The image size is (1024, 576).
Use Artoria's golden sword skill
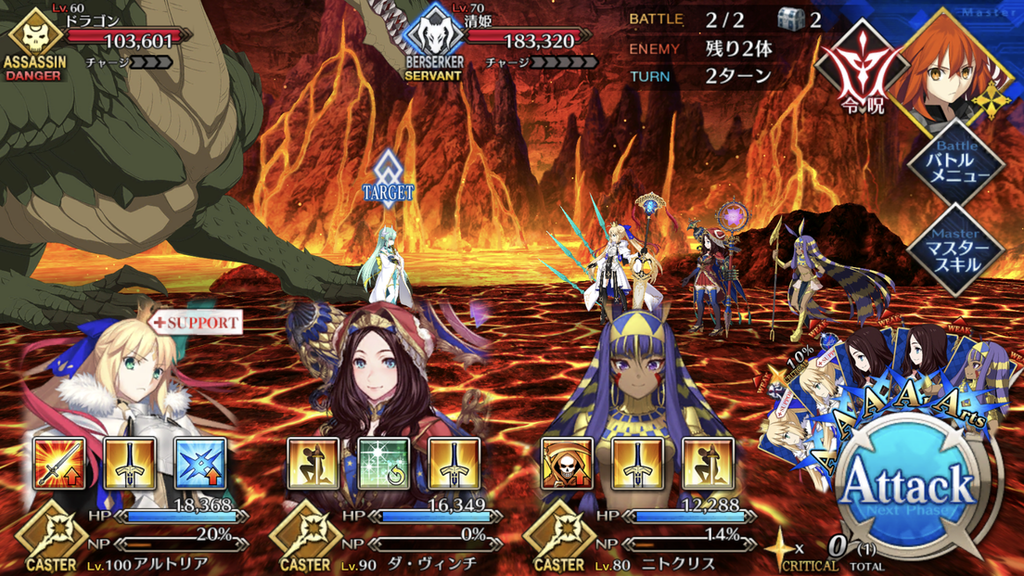coord(129,463)
